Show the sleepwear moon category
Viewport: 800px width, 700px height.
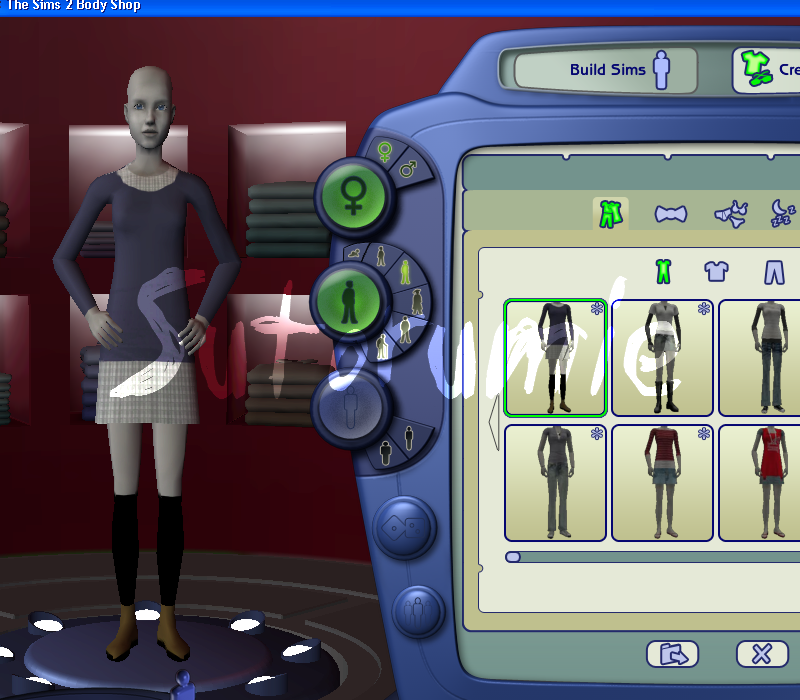[x=782, y=211]
